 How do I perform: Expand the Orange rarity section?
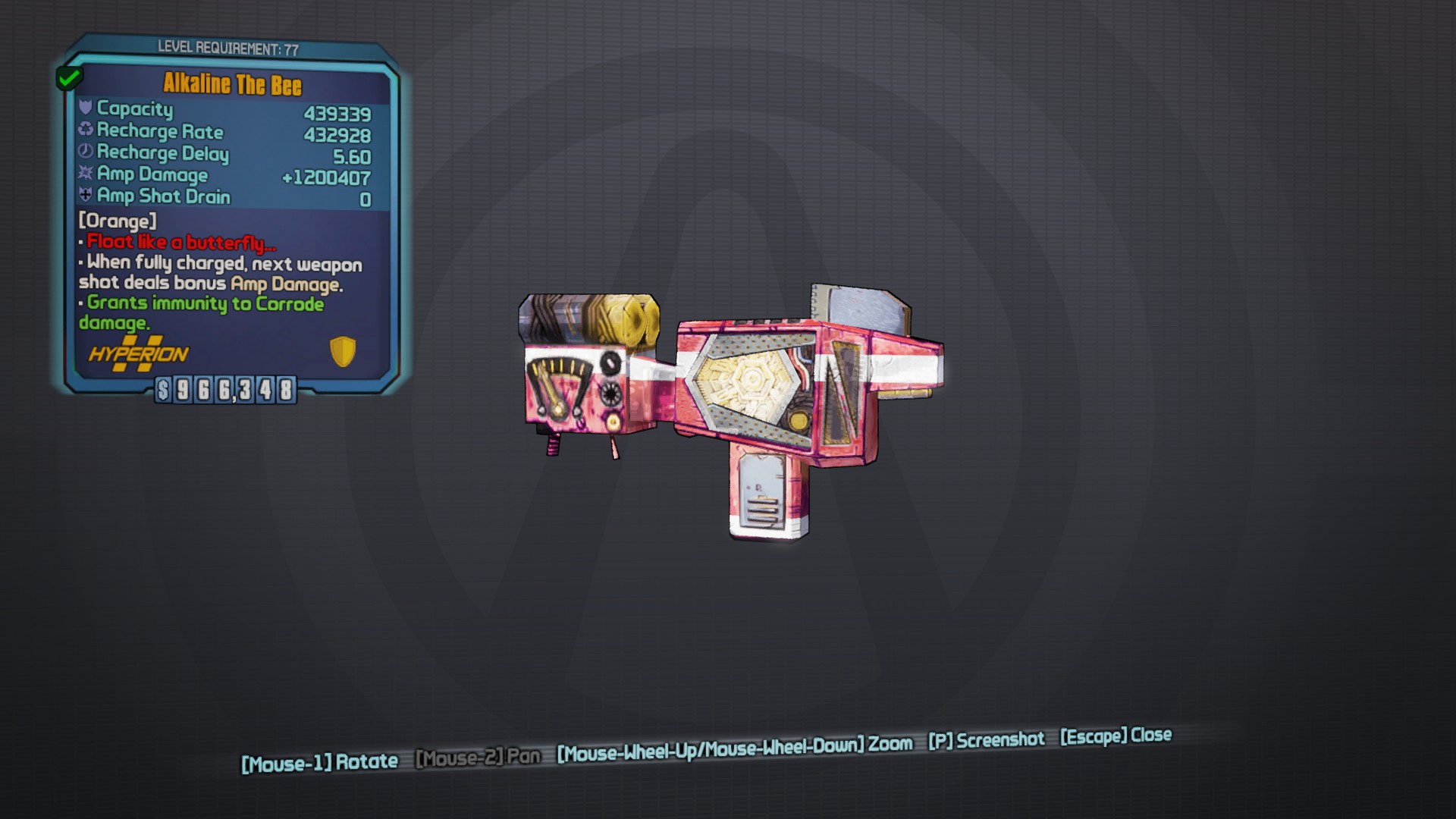pyautogui.click(x=115, y=221)
